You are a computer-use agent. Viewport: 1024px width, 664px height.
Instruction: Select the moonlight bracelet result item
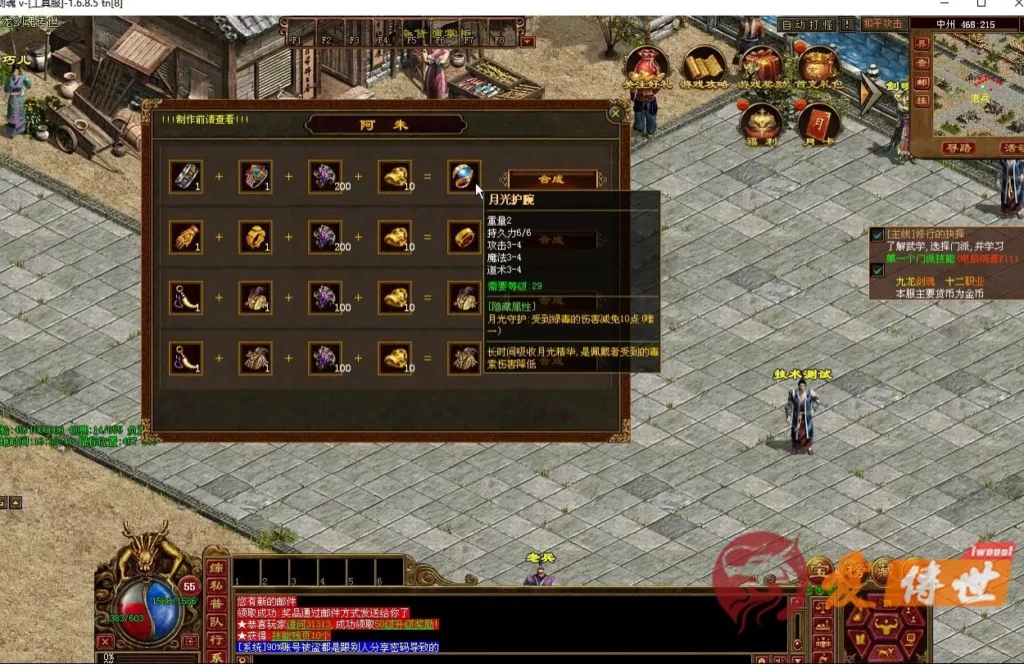pos(464,177)
